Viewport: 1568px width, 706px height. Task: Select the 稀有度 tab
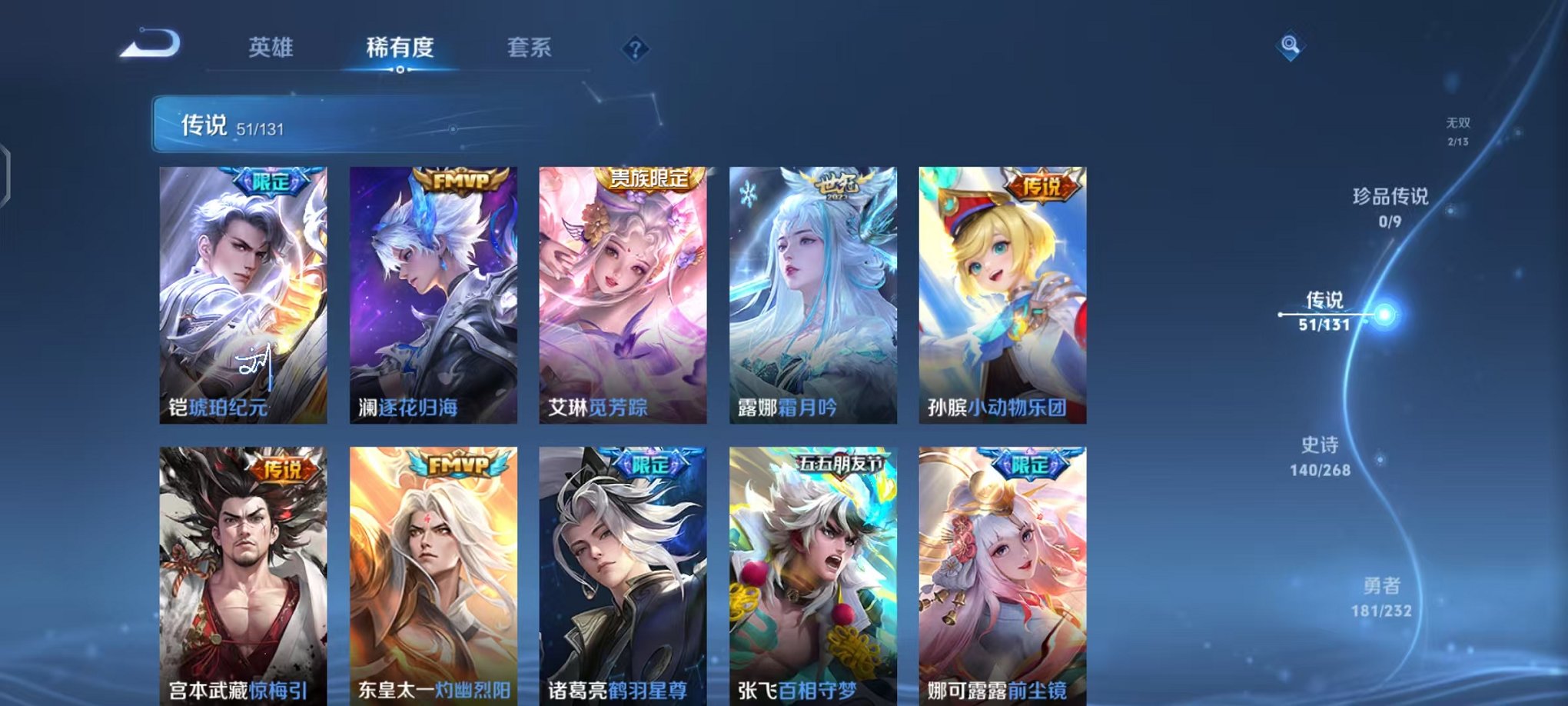[400, 48]
